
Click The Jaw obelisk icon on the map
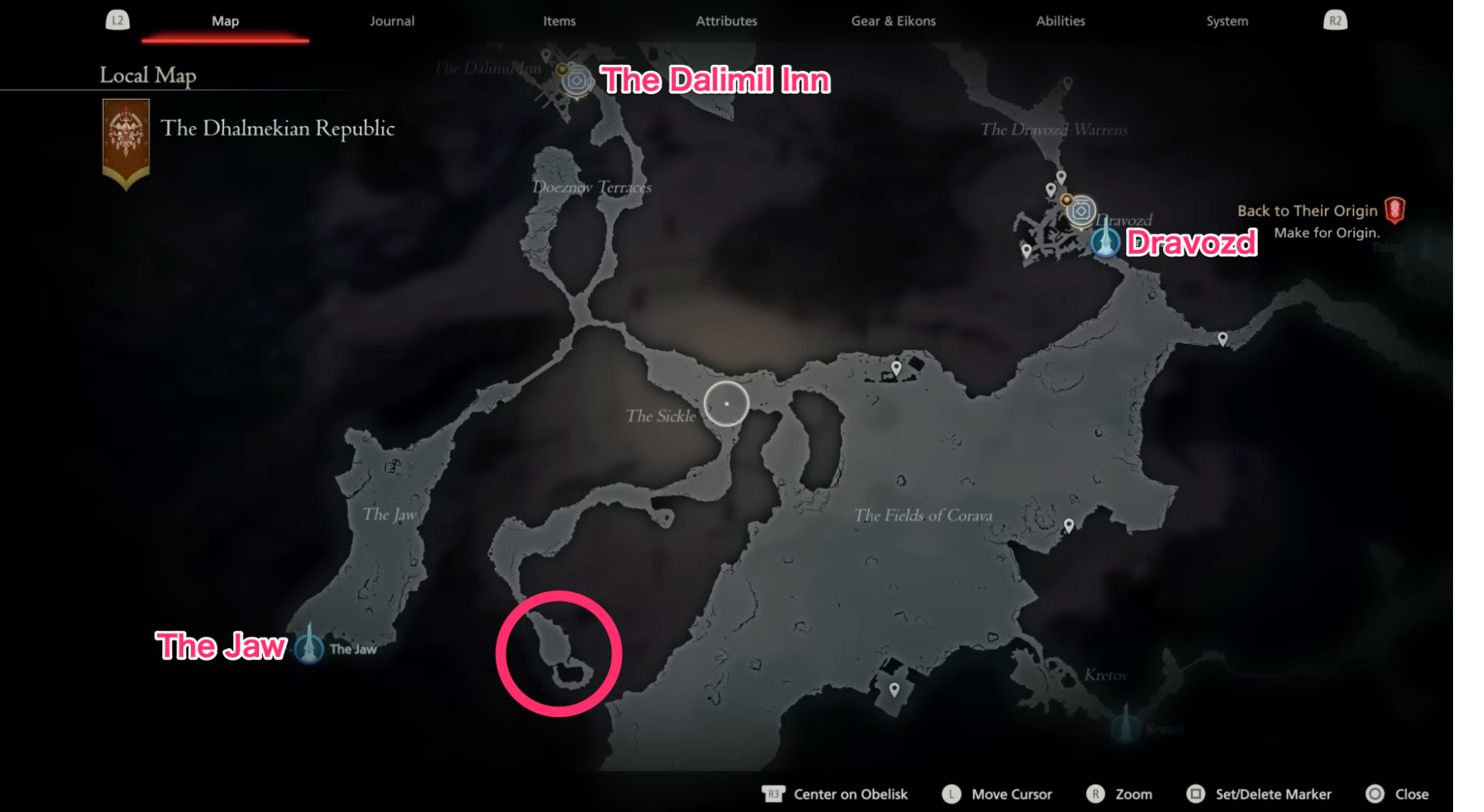pyautogui.click(x=308, y=649)
